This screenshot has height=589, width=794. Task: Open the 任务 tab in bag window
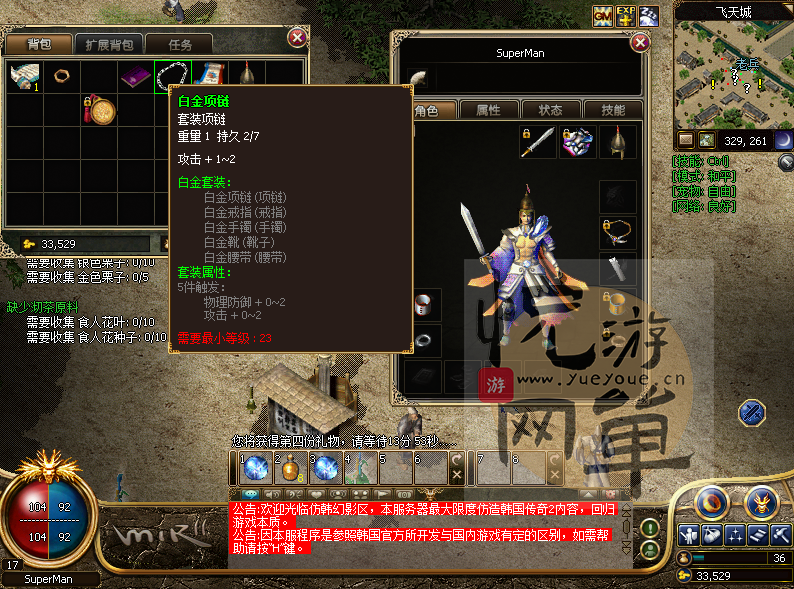pyautogui.click(x=181, y=44)
